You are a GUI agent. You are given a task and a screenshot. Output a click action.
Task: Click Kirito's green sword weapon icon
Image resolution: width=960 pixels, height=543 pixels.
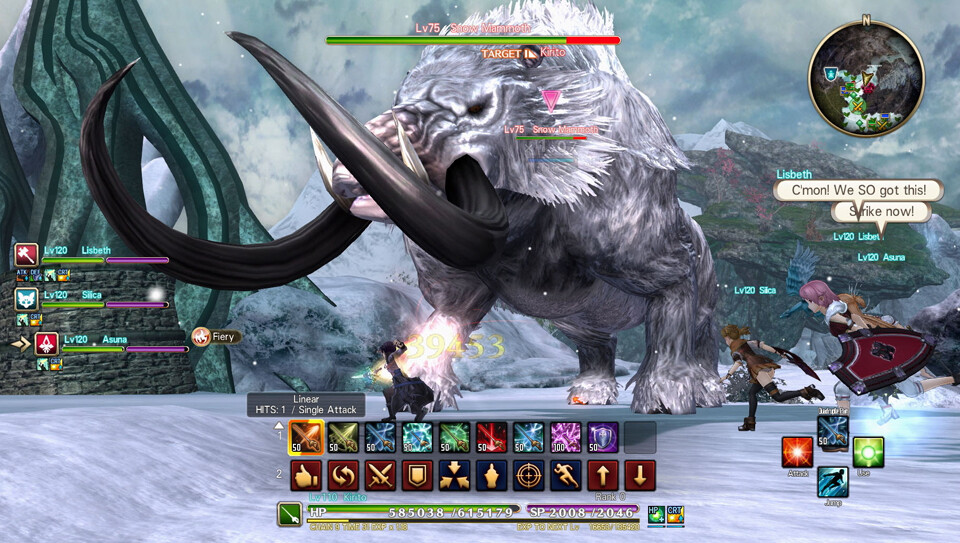pyautogui.click(x=290, y=515)
